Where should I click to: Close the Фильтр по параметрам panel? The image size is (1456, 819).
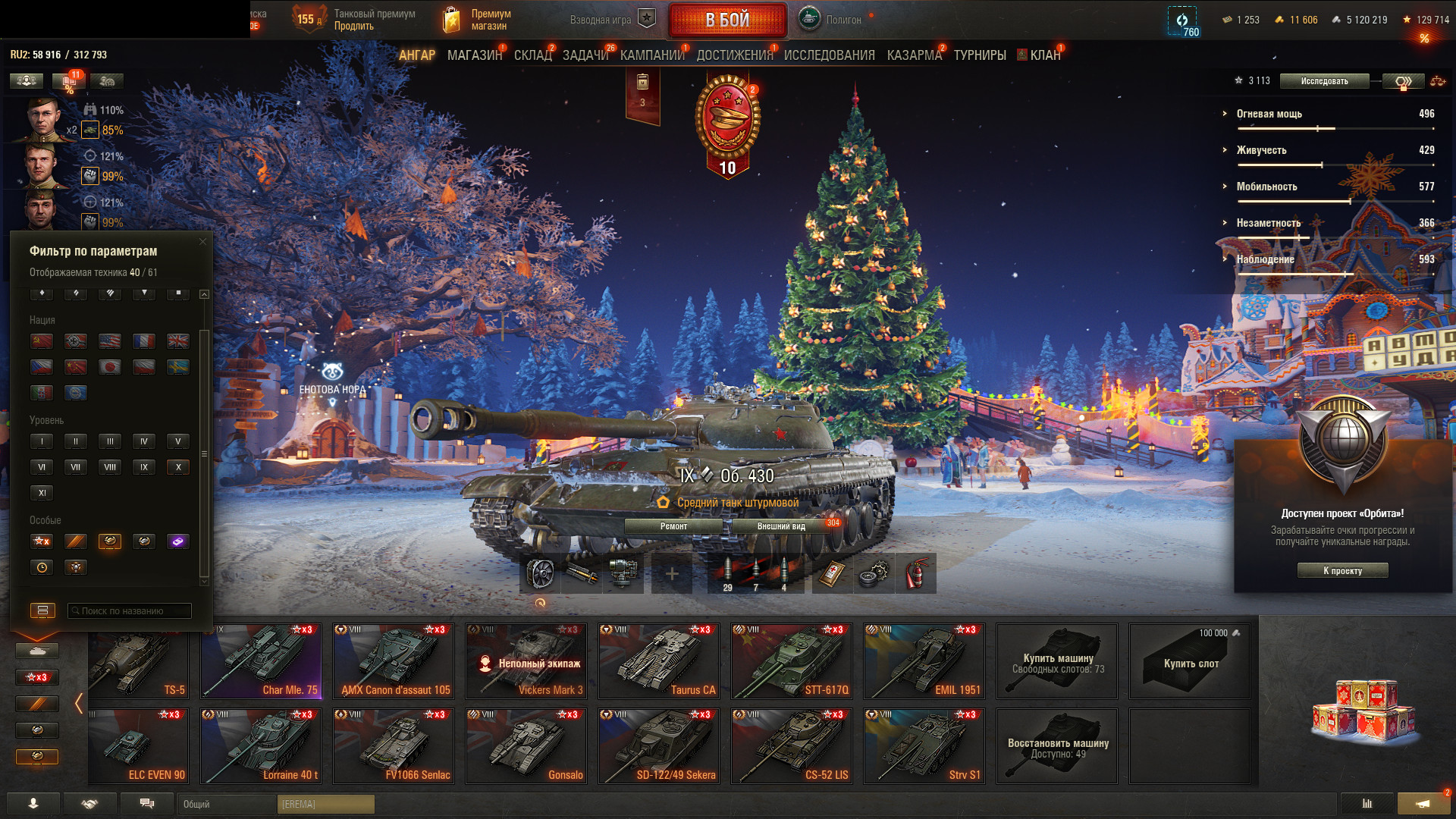tap(202, 242)
